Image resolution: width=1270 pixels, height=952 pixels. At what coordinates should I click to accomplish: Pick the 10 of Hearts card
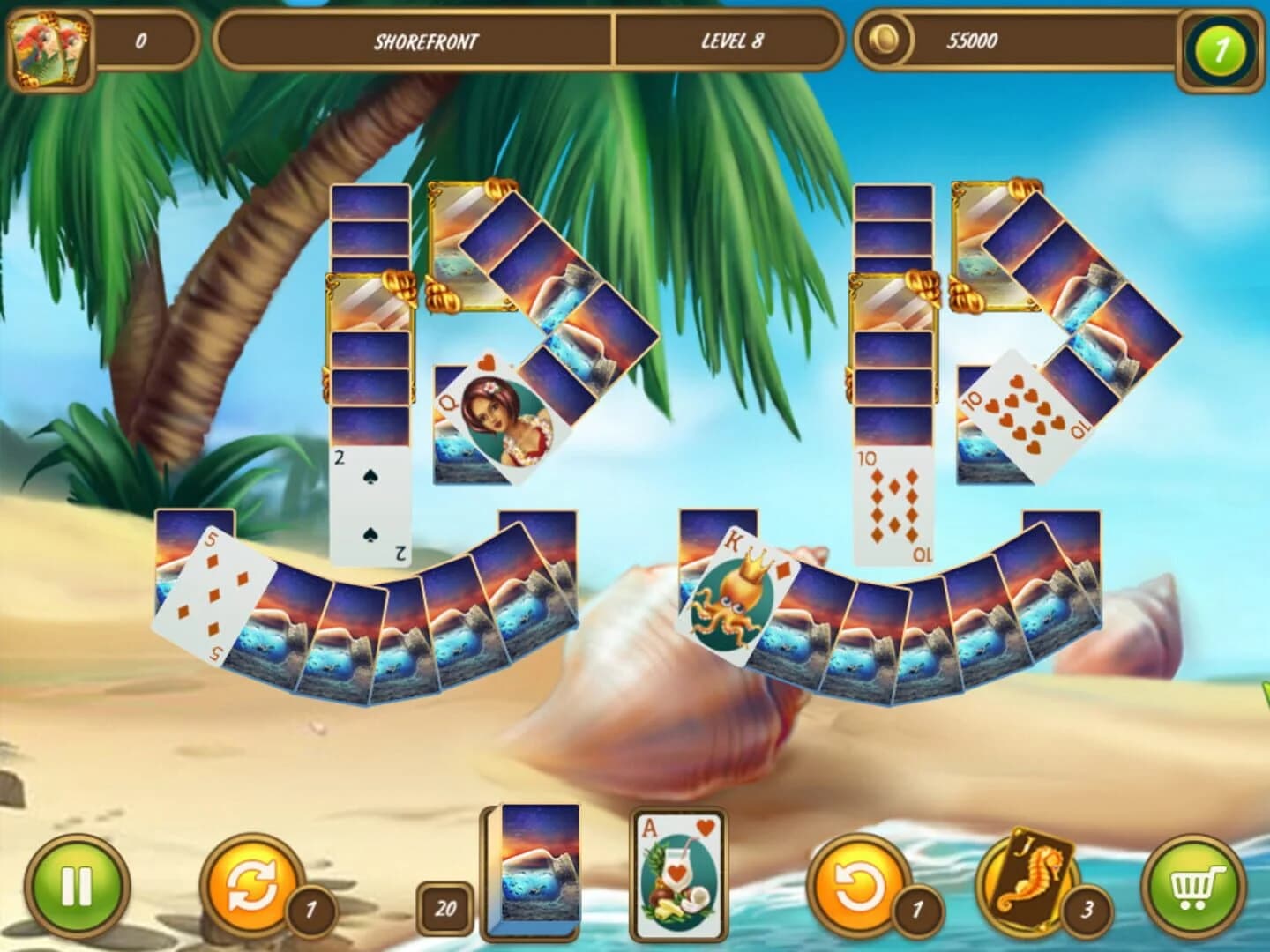(x=1023, y=407)
